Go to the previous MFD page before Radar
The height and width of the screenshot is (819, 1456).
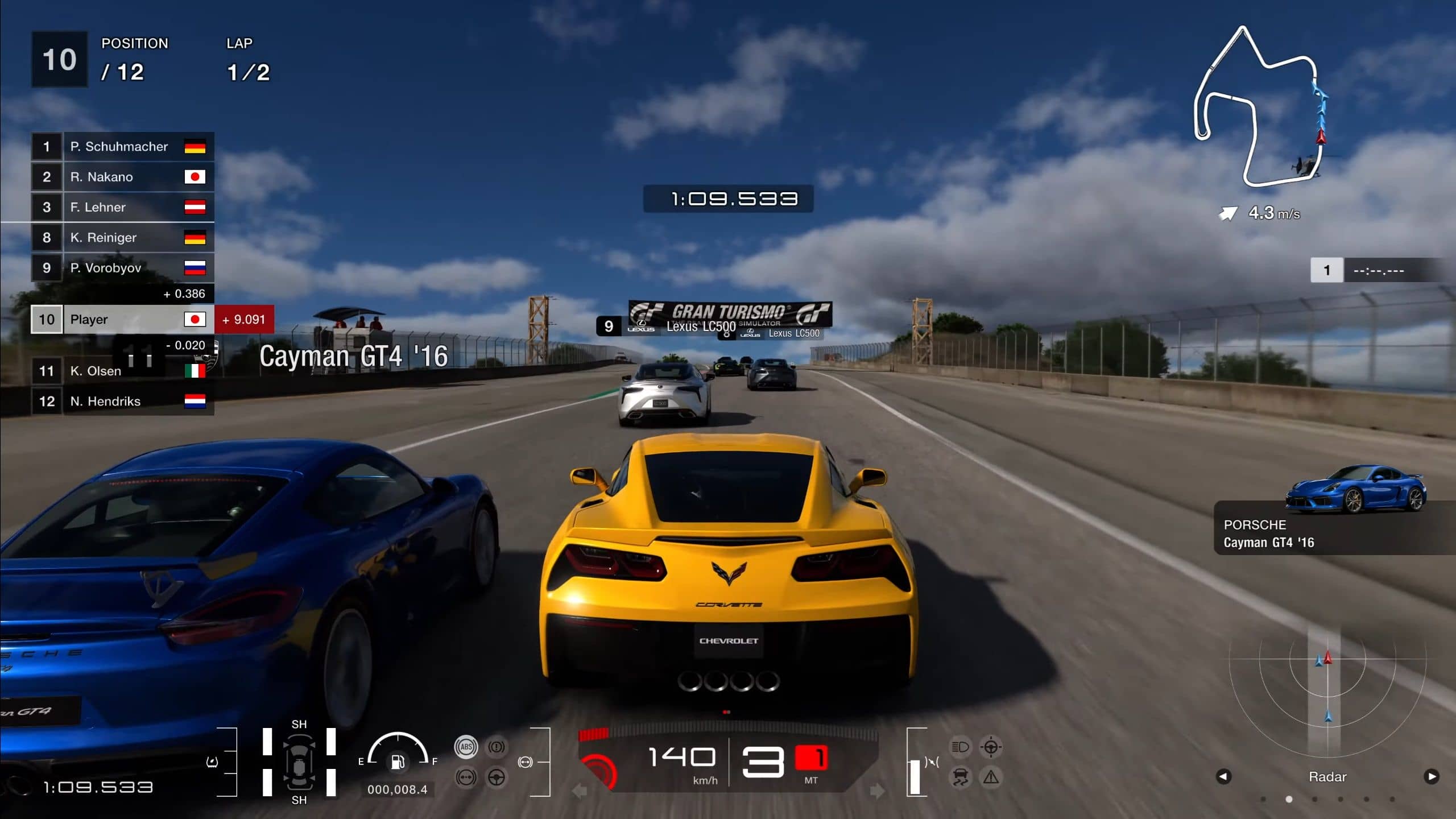(x=1224, y=776)
